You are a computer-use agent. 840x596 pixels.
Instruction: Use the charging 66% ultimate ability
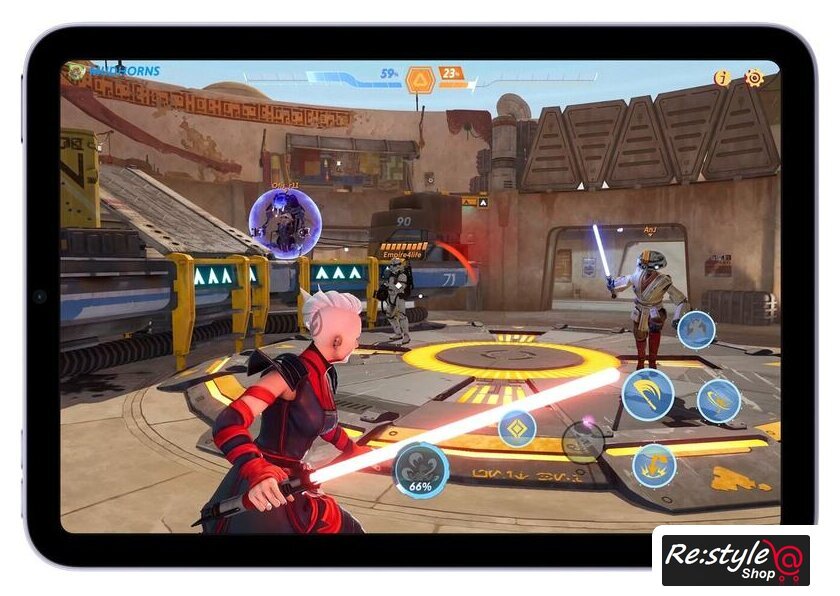tap(421, 469)
